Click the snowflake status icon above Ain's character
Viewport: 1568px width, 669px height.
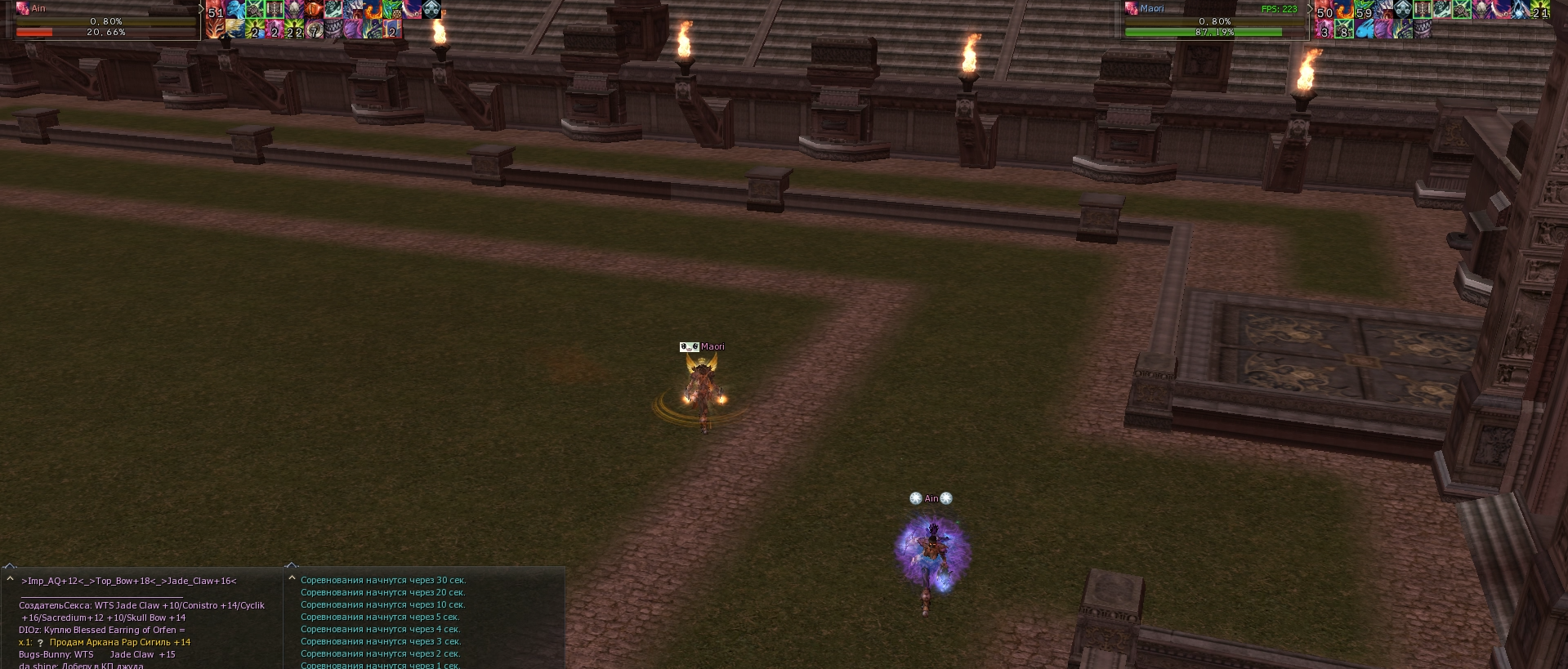point(914,497)
